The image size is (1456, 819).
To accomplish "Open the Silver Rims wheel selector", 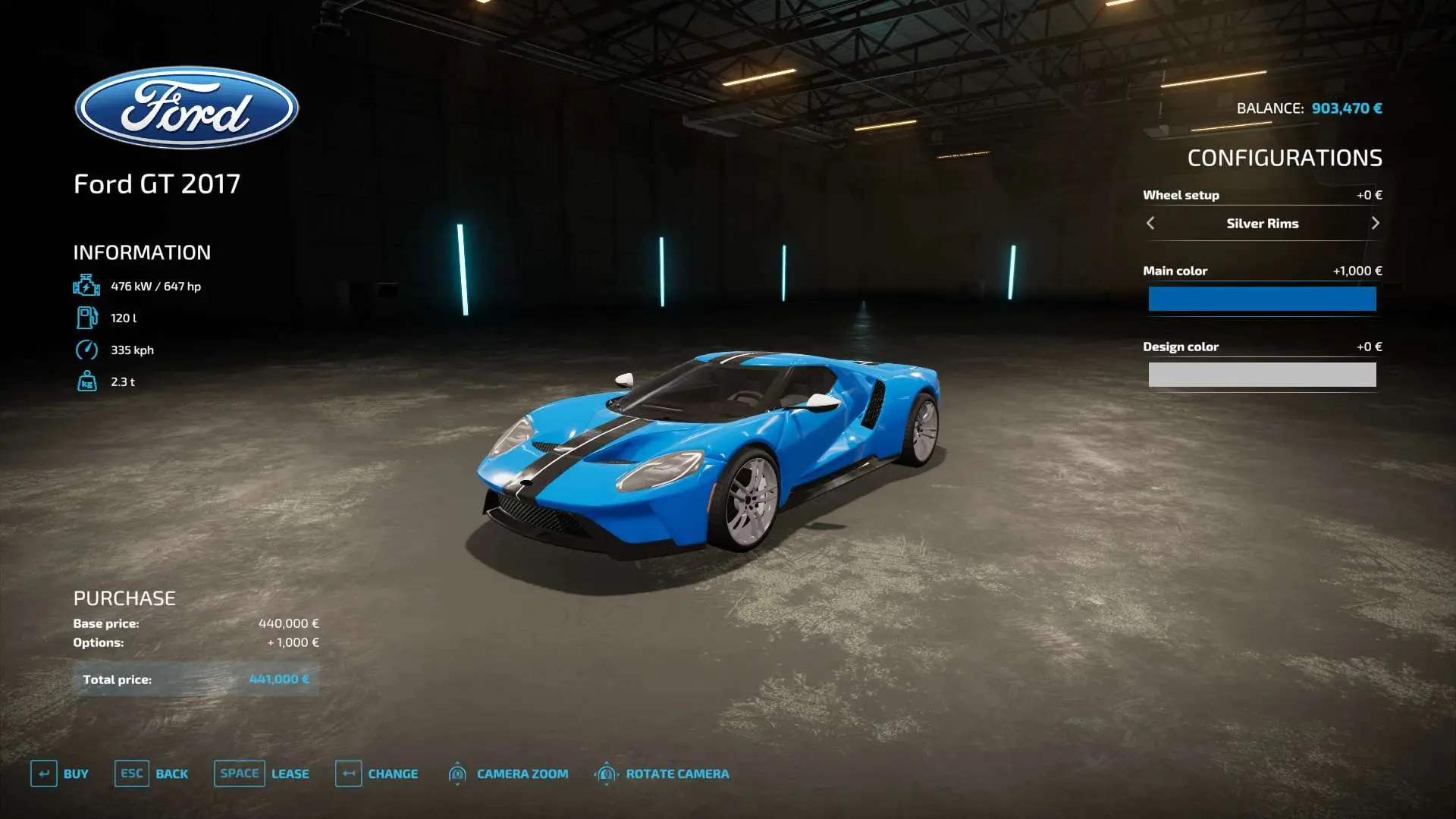I will pyautogui.click(x=1263, y=223).
